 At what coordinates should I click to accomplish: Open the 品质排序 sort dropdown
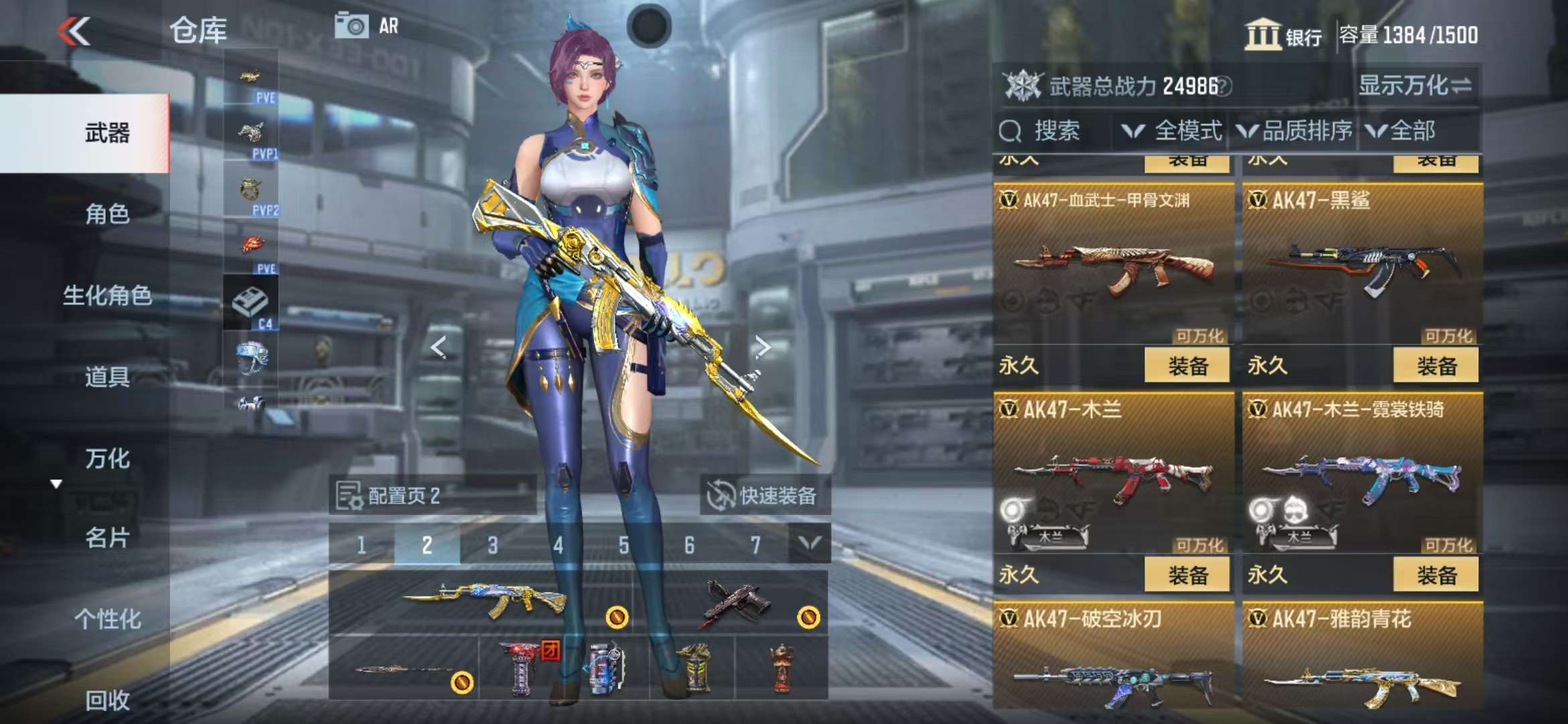1295,131
